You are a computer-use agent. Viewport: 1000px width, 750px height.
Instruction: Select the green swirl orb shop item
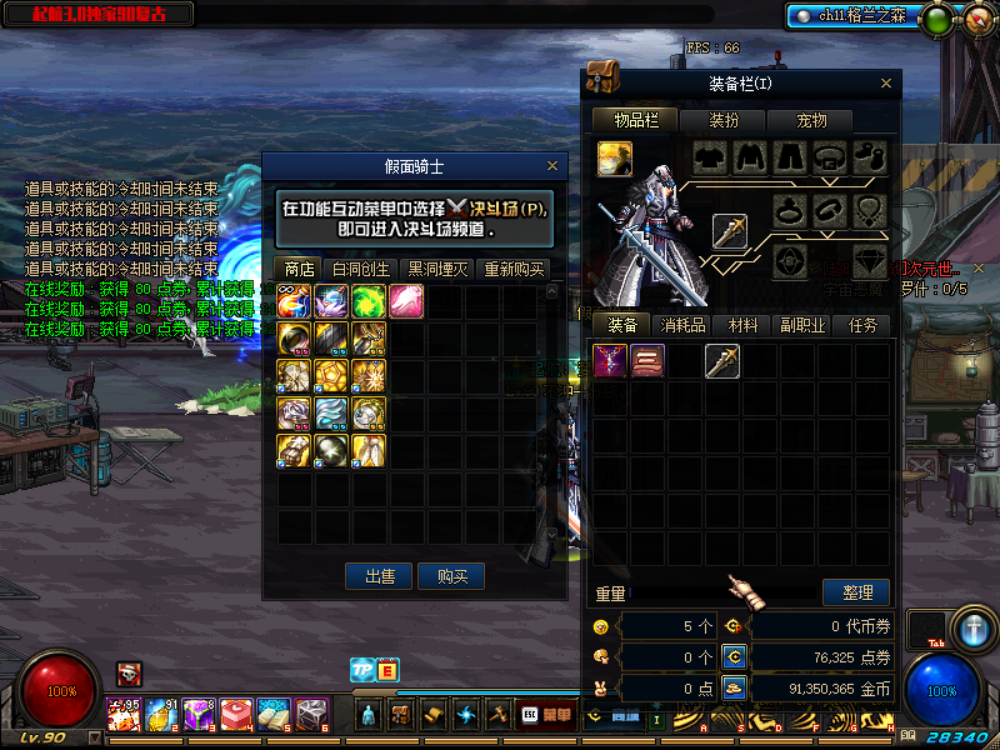pyautogui.click(x=369, y=301)
